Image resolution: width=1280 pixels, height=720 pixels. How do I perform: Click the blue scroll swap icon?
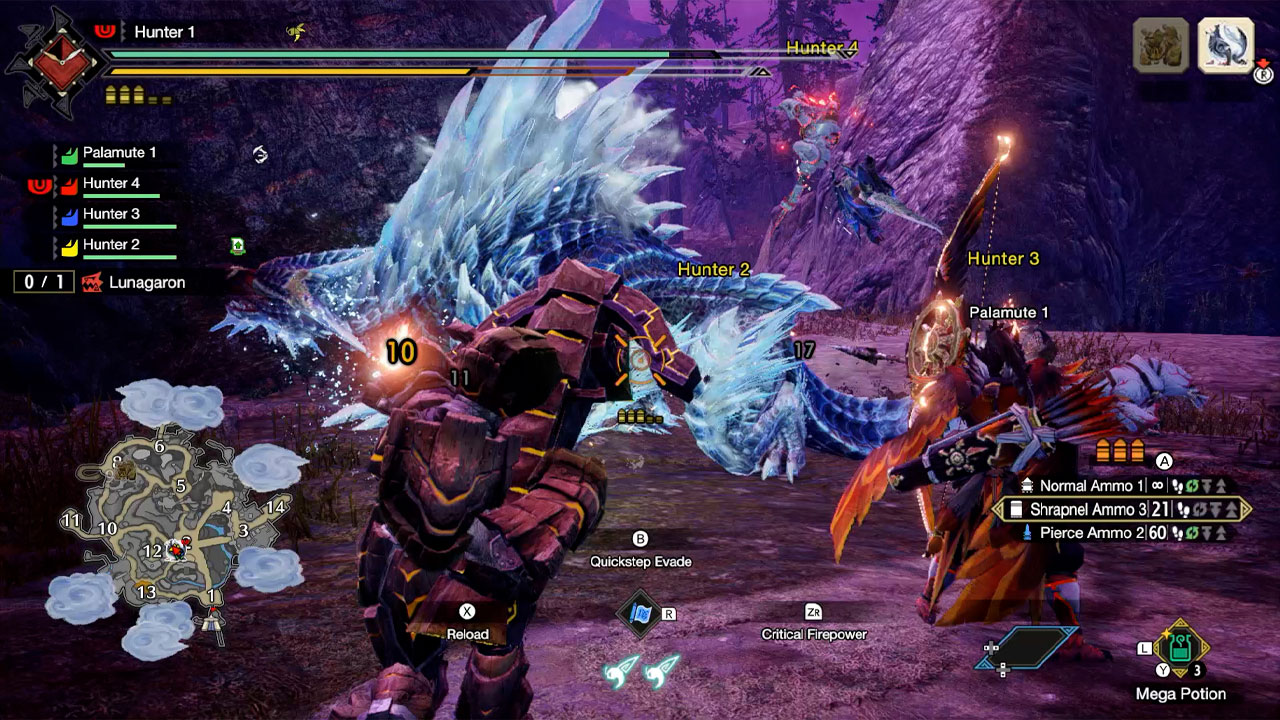click(639, 612)
